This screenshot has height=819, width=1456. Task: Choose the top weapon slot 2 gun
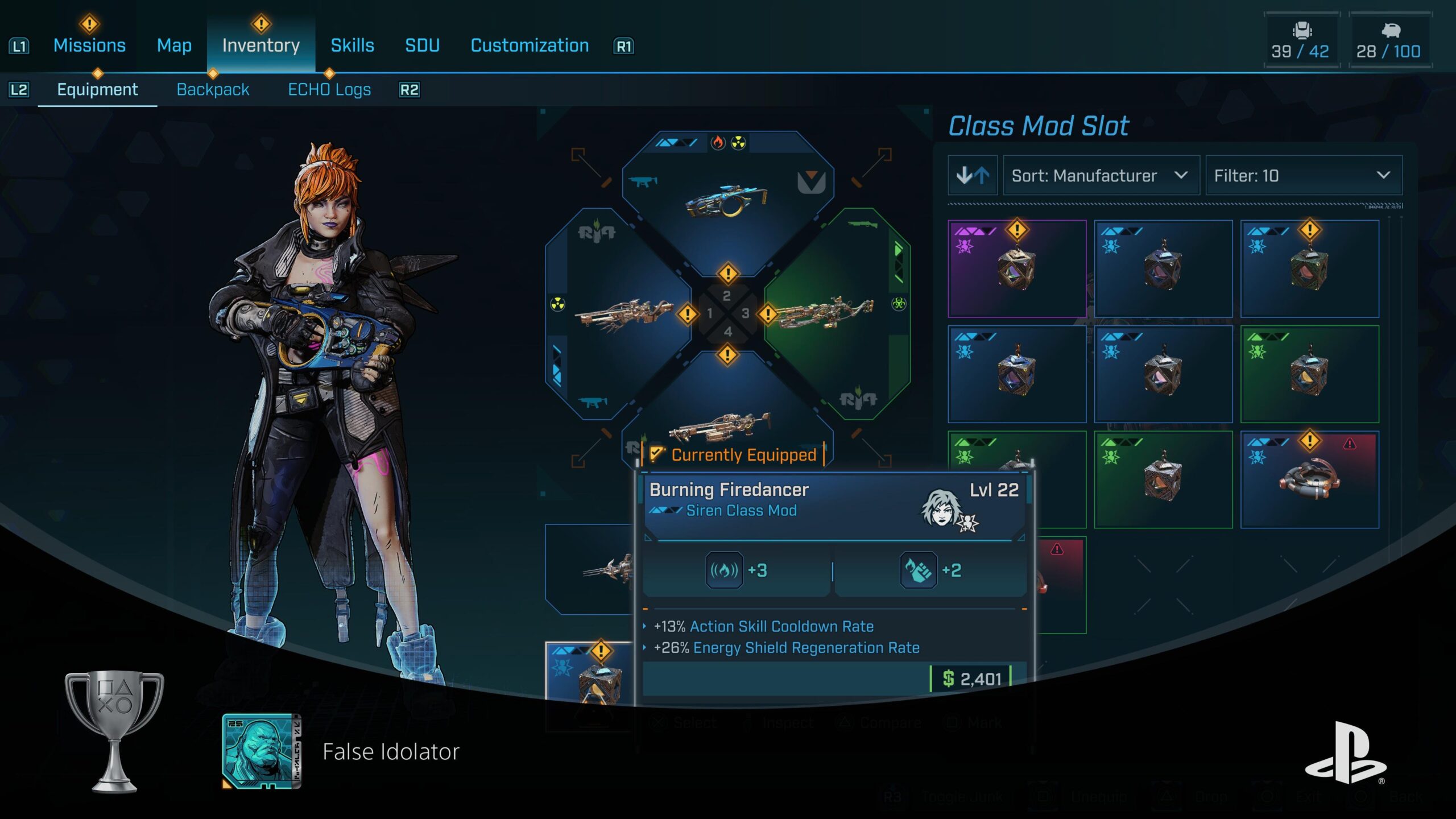pyautogui.click(x=727, y=199)
